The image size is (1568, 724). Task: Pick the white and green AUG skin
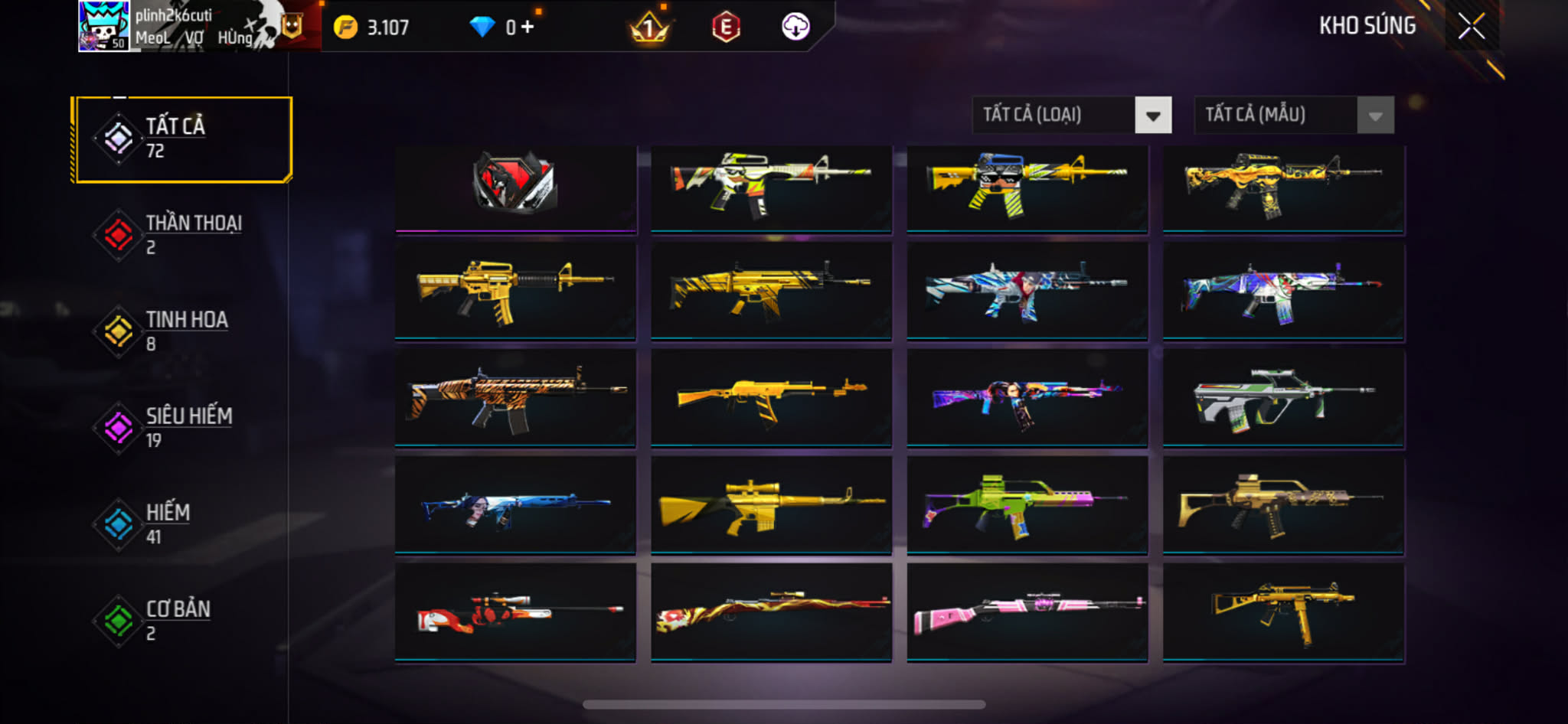(x=1283, y=398)
